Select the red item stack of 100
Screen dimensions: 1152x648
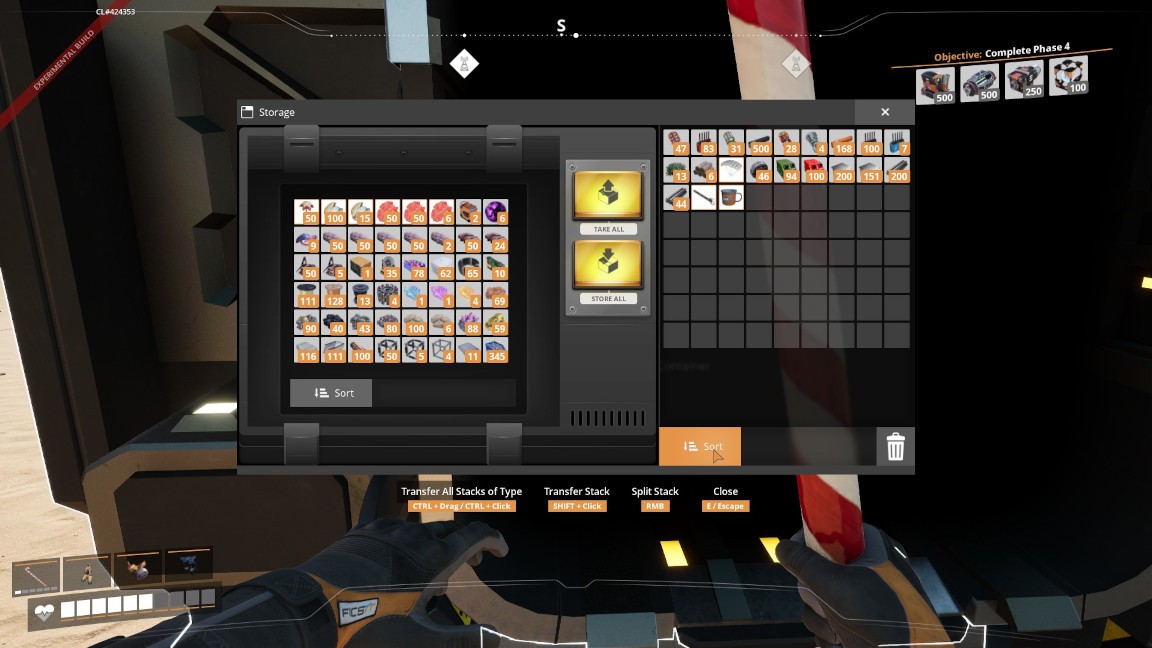click(814, 170)
